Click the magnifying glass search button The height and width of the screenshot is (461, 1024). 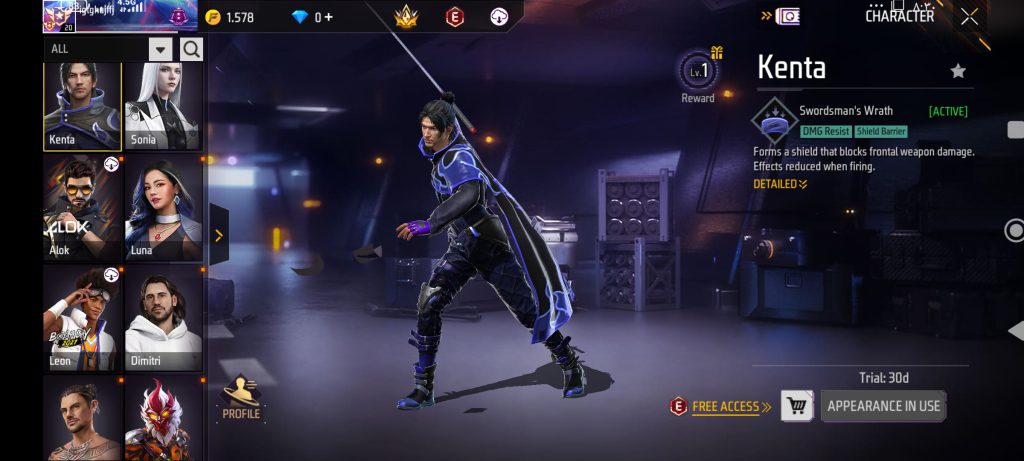[x=192, y=49]
